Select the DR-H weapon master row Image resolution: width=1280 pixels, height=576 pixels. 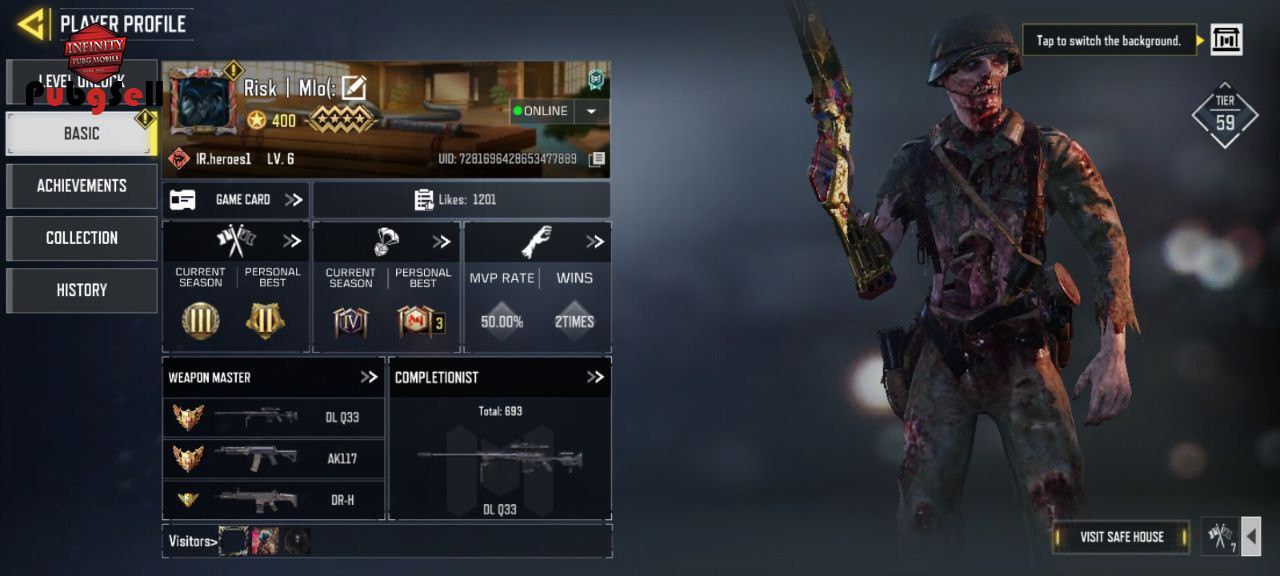(x=273, y=499)
